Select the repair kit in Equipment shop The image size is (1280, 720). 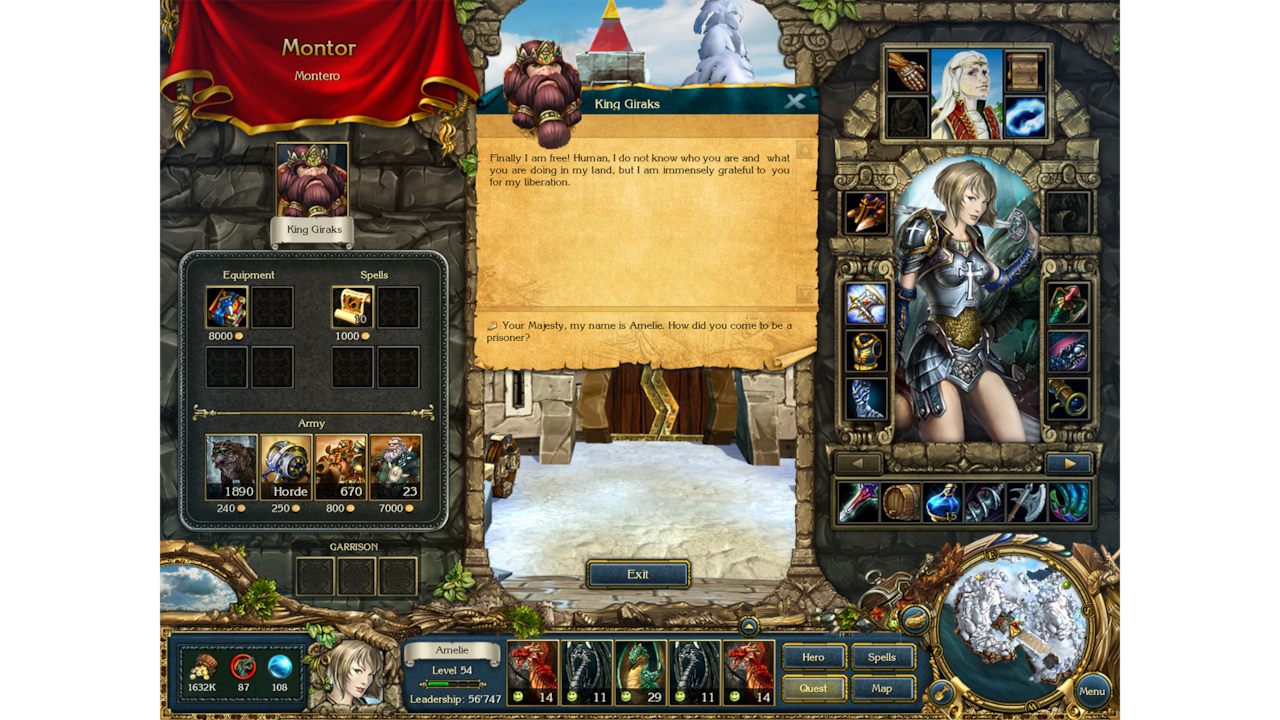226,307
